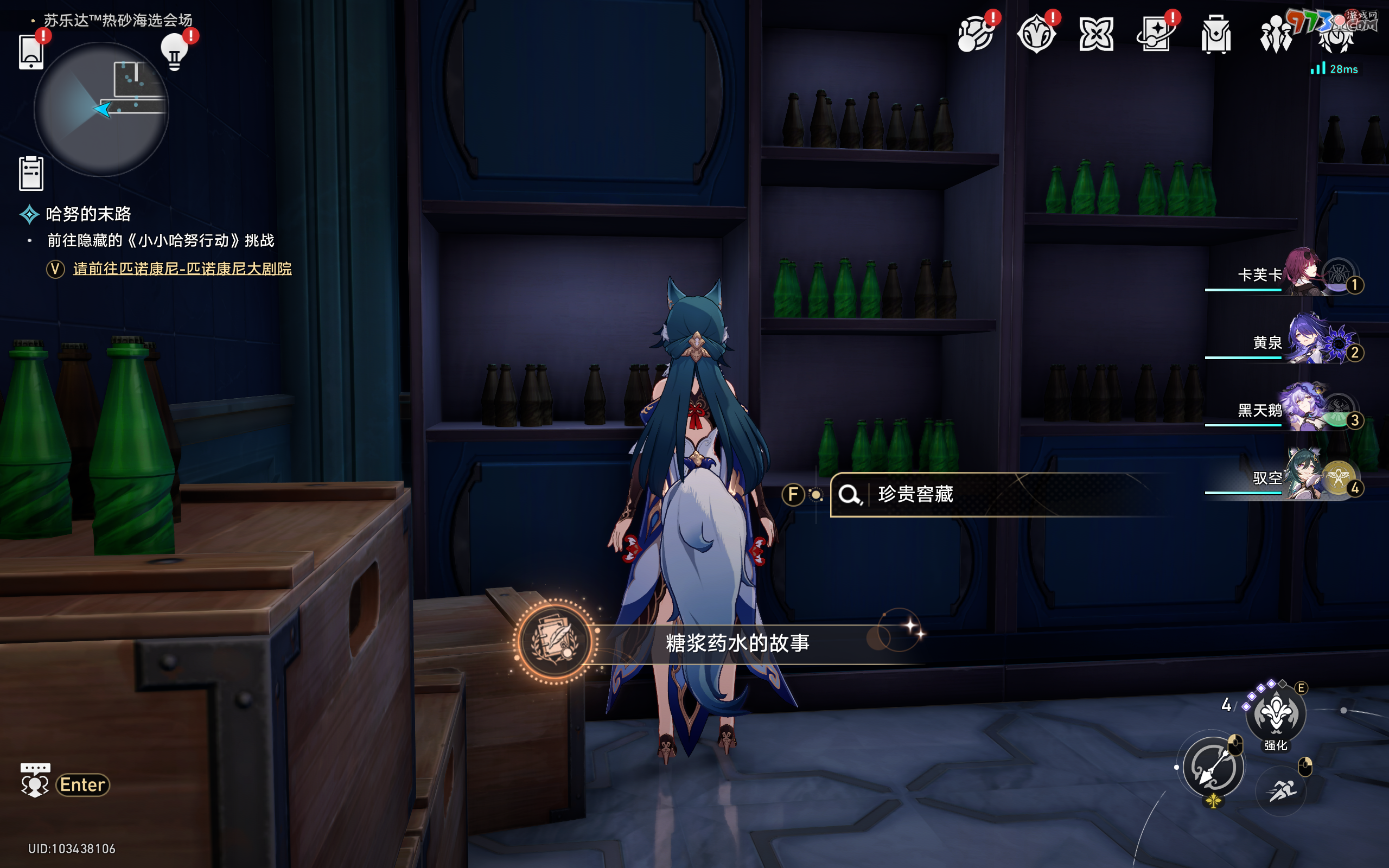Switch to party member 驭空
Viewport: 1389px width, 868px height.
coord(1303,477)
